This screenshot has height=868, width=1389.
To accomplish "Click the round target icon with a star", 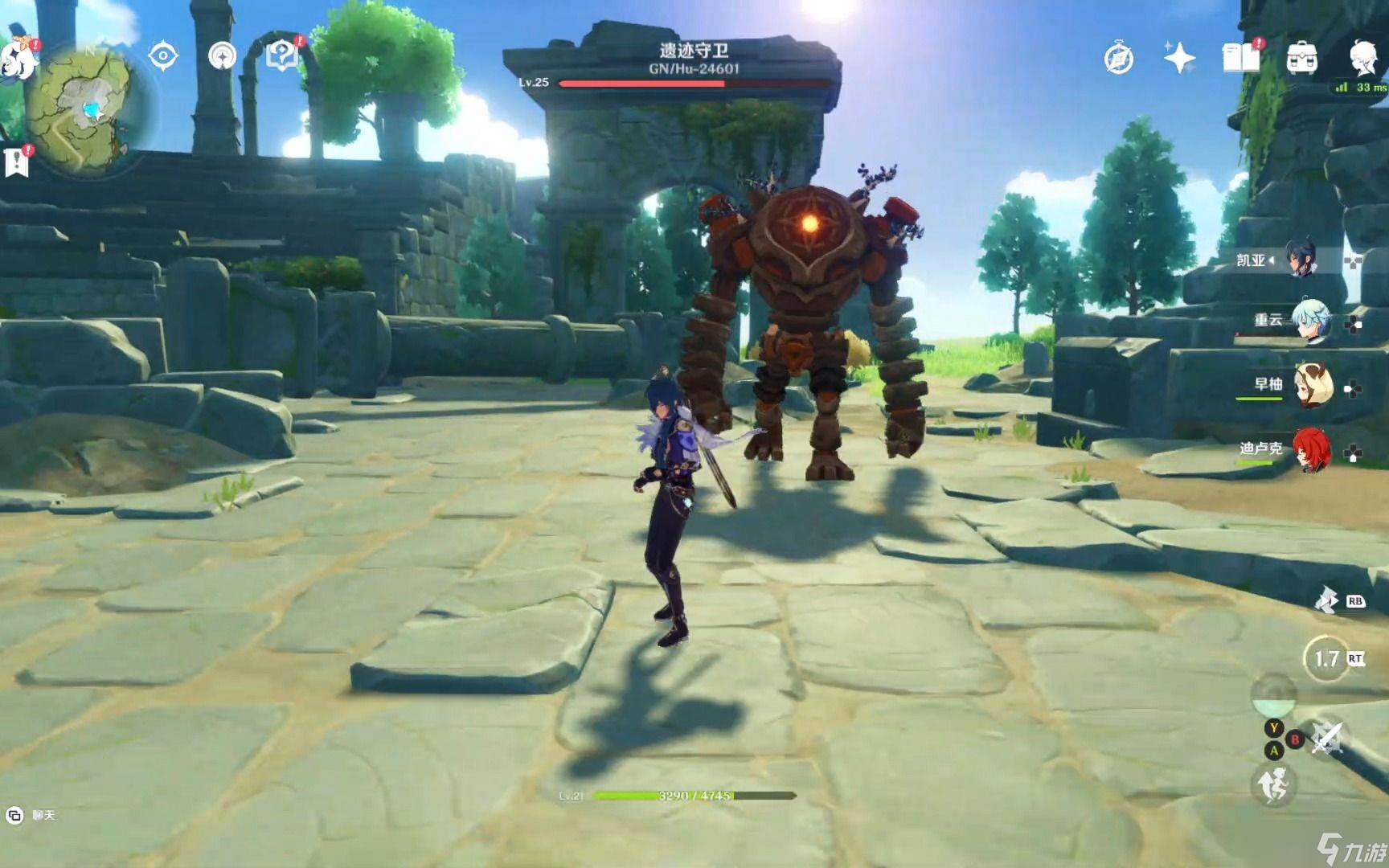I will [223, 56].
